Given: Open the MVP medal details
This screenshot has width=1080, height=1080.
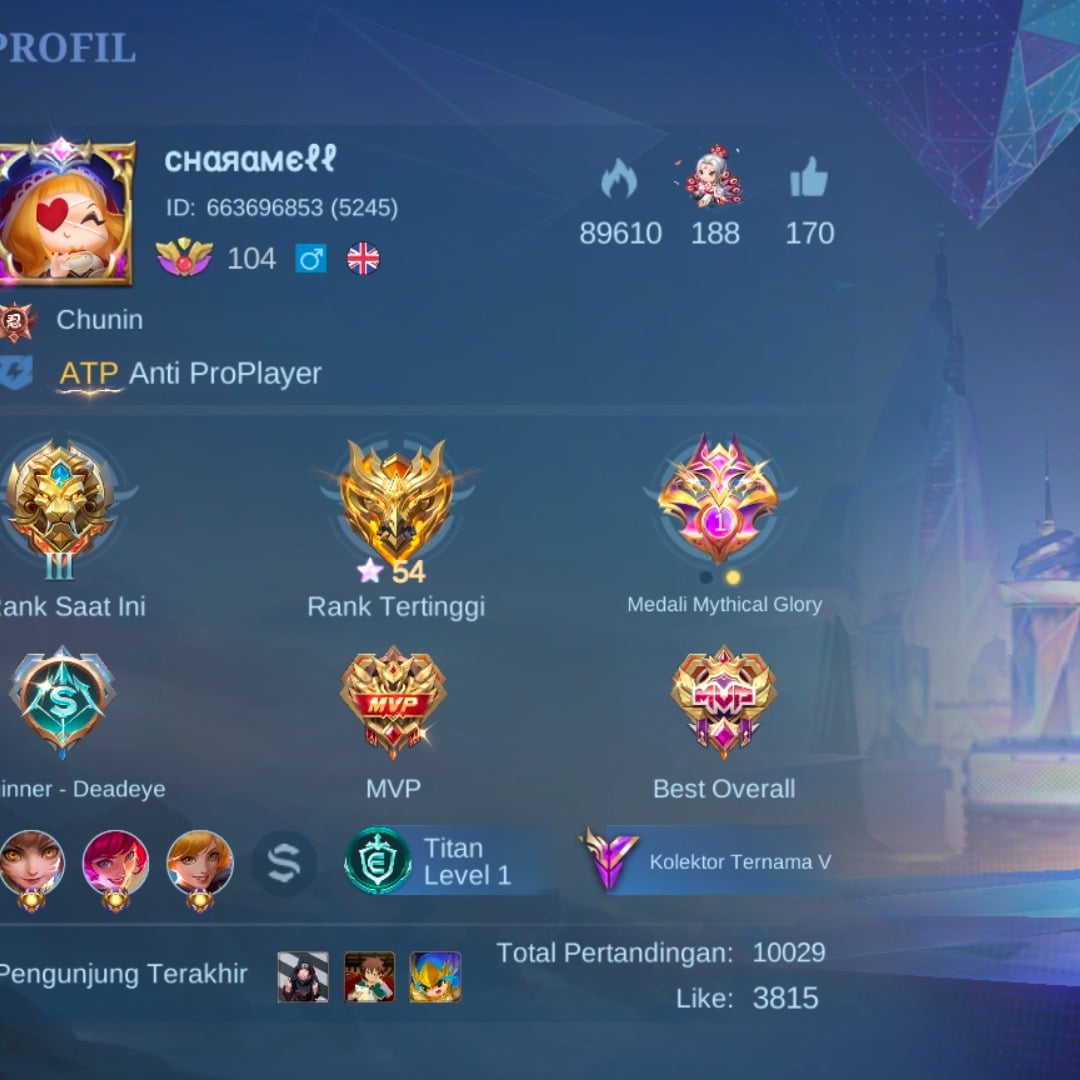Looking at the screenshot, I should (x=393, y=700).
